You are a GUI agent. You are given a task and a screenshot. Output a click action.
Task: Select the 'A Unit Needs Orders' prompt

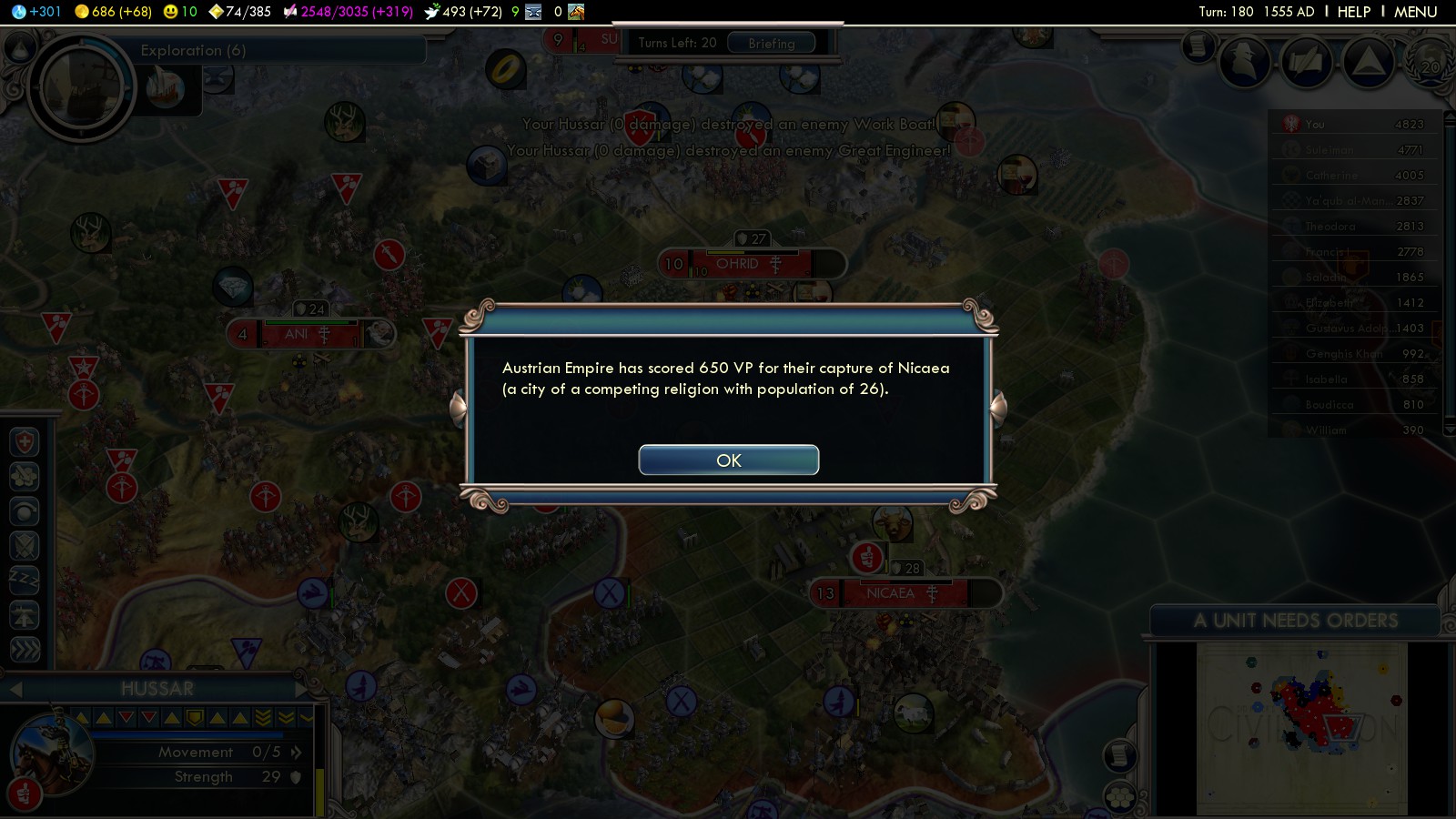(x=1295, y=621)
